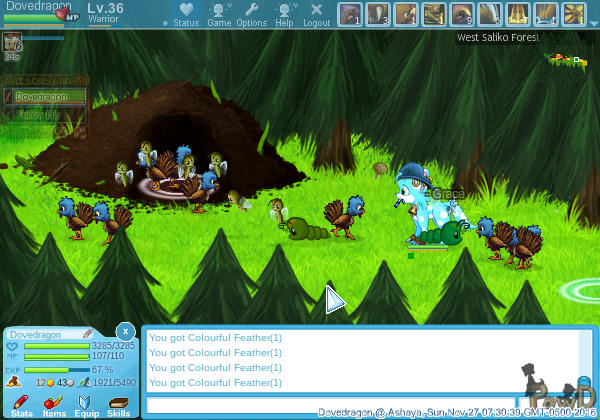600x420 pixels.
Task: Close the Dovedragon status panel
Action: point(125,331)
